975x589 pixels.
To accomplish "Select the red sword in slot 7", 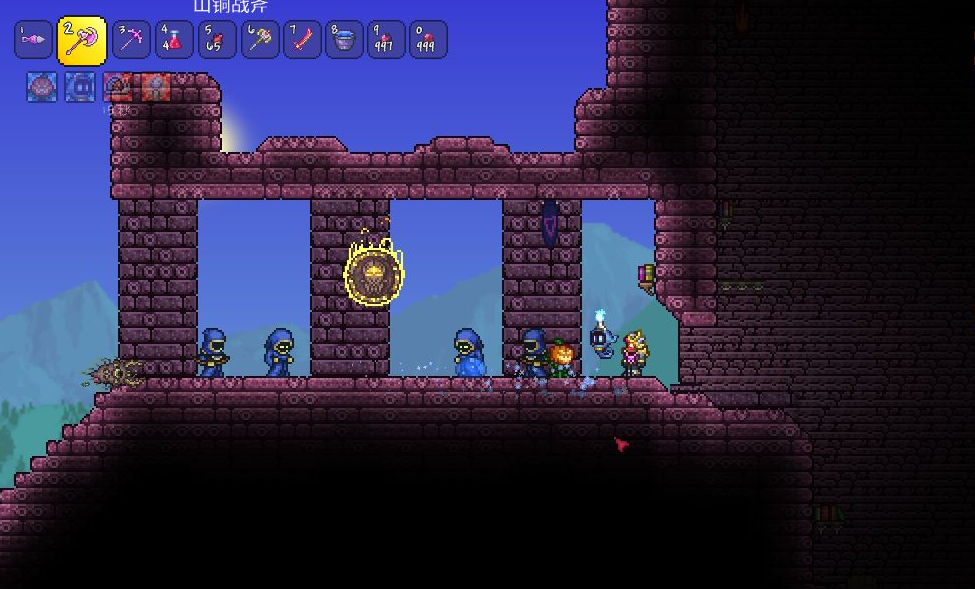I will (302, 40).
